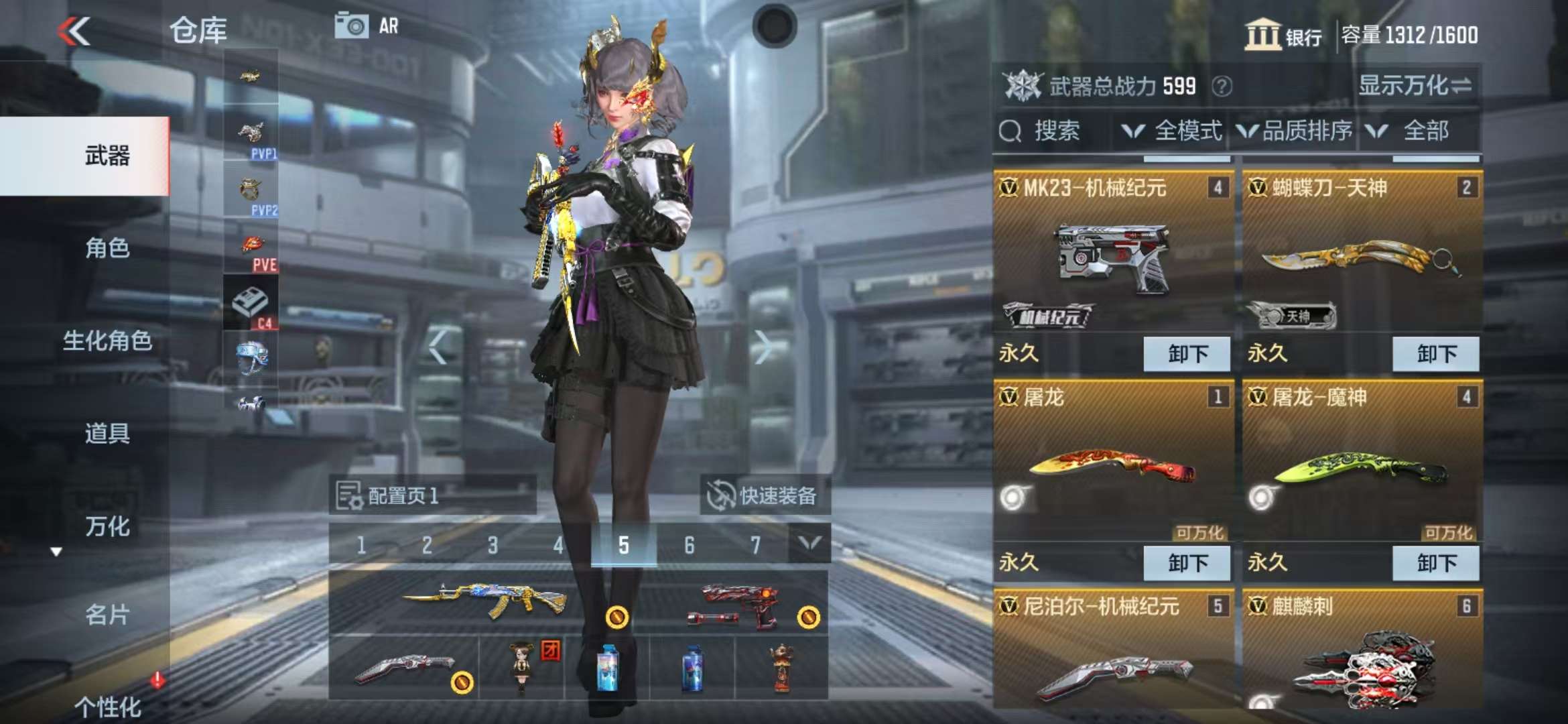The image size is (1568, 724).
Task: Open the 名片 name card category
Action: click(x=107, y=615)
